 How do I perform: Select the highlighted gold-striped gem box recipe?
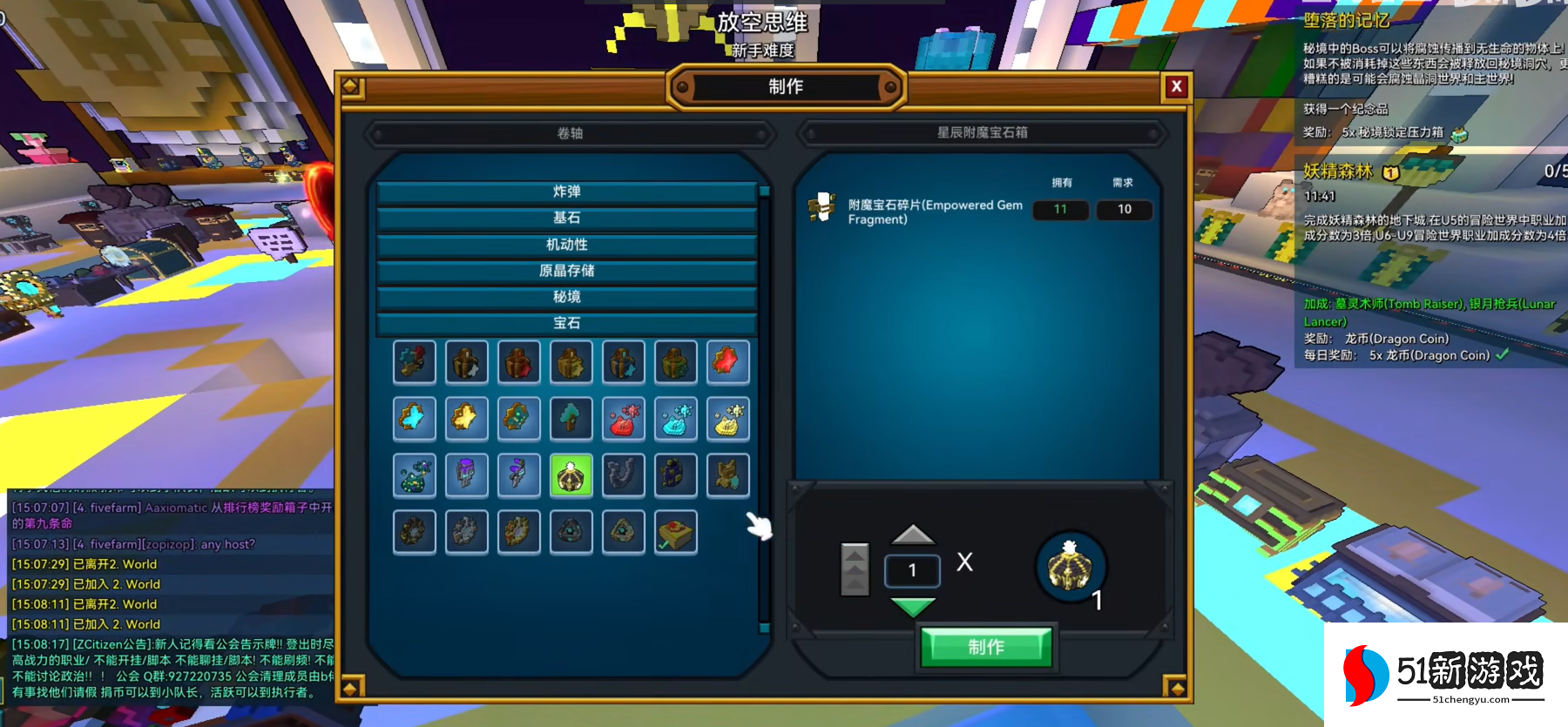point(571,476)
